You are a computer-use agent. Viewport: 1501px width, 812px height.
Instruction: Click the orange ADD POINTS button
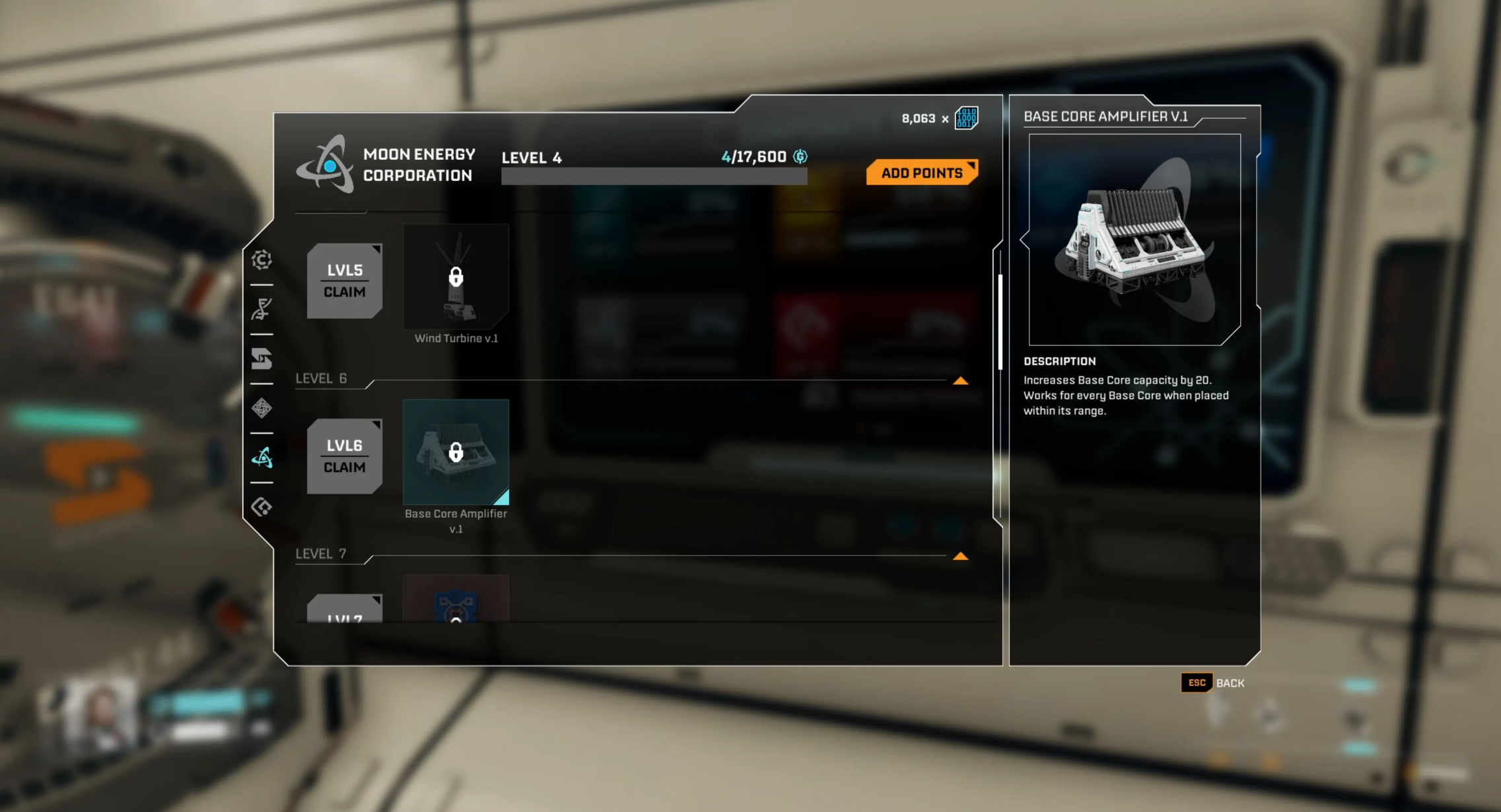click(x=922, y=173)
